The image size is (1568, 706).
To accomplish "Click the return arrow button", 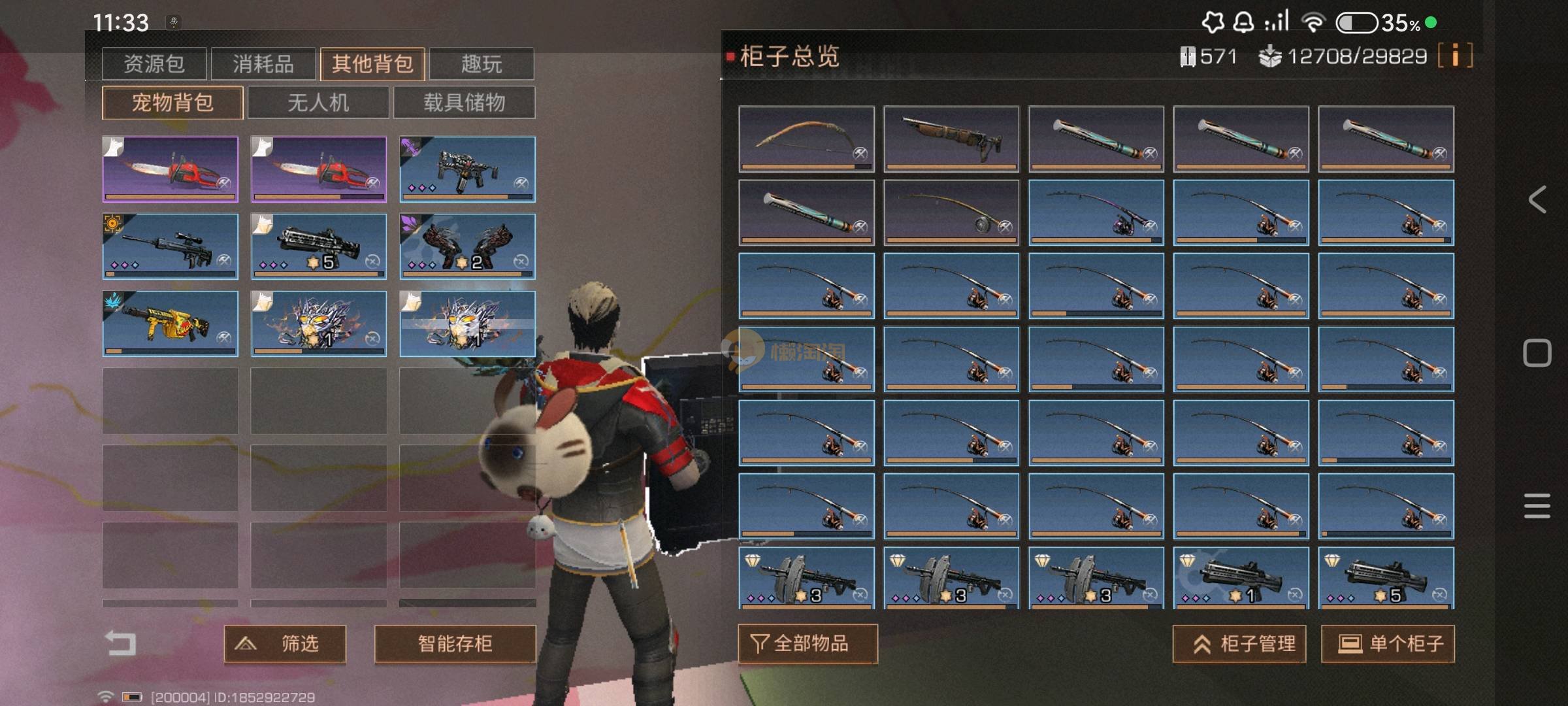I will coord(121,643).
